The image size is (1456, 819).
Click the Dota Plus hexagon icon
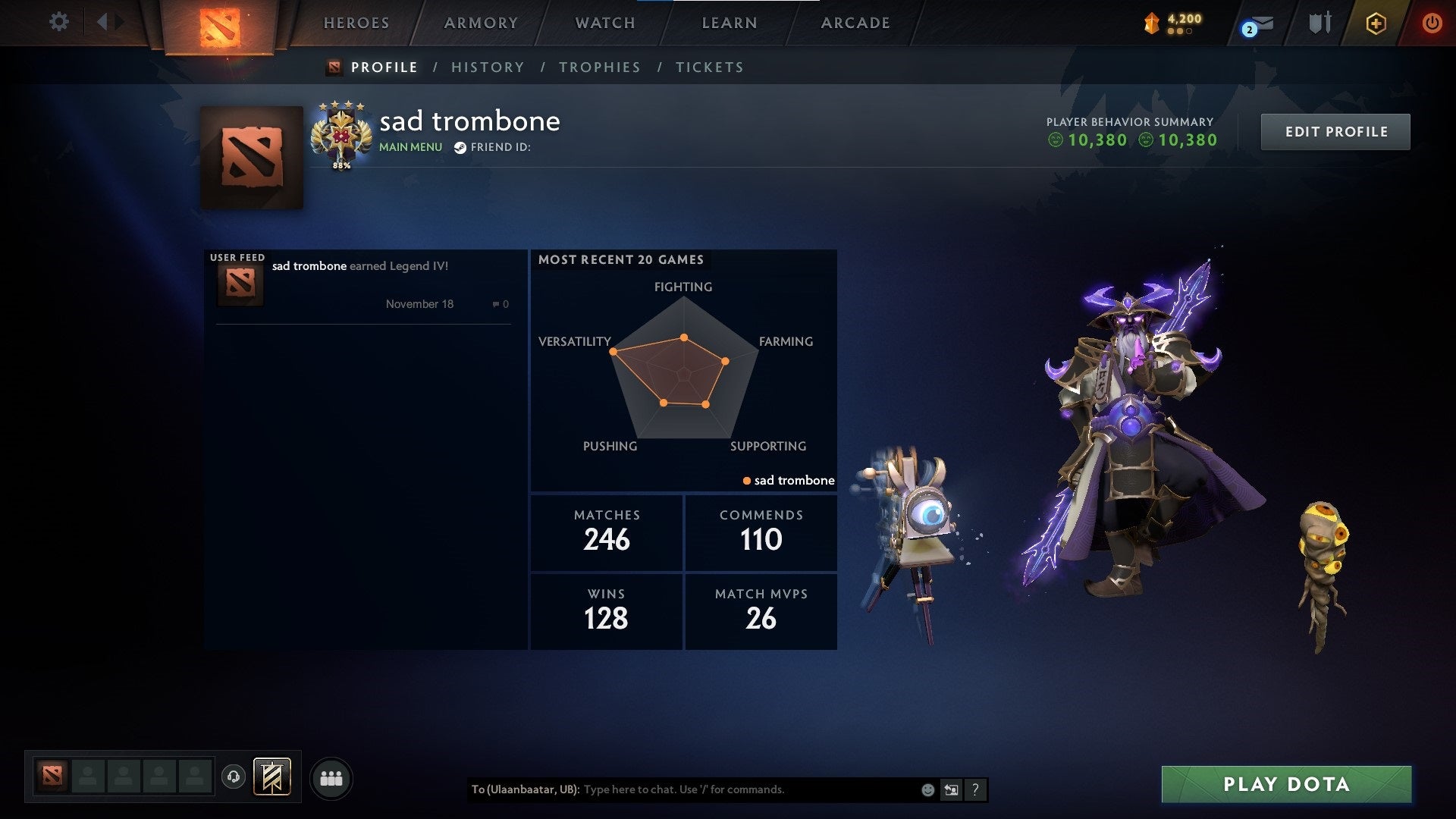tap(1376, 22)
